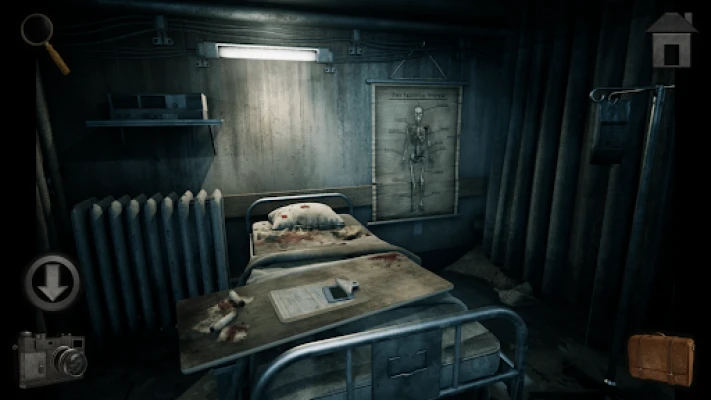This screenshot has height=400, width=711.
Task: Open the camera icon
Action: click(x=50, y=358)
